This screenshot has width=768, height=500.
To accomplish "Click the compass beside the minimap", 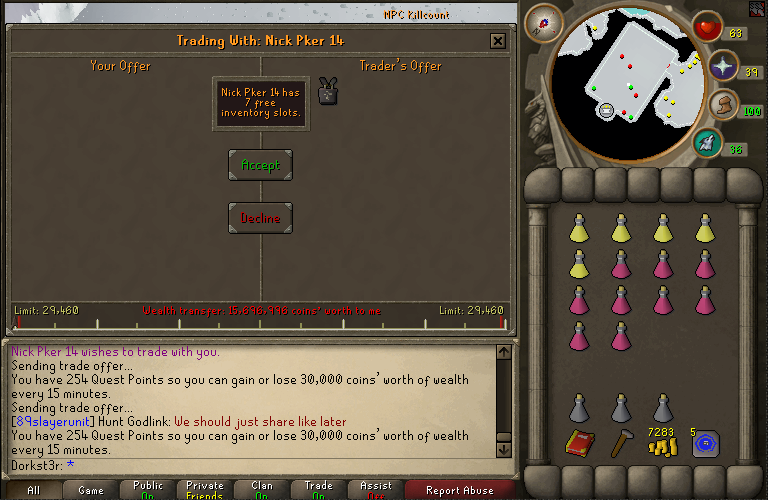I will (x=547, y=21).
